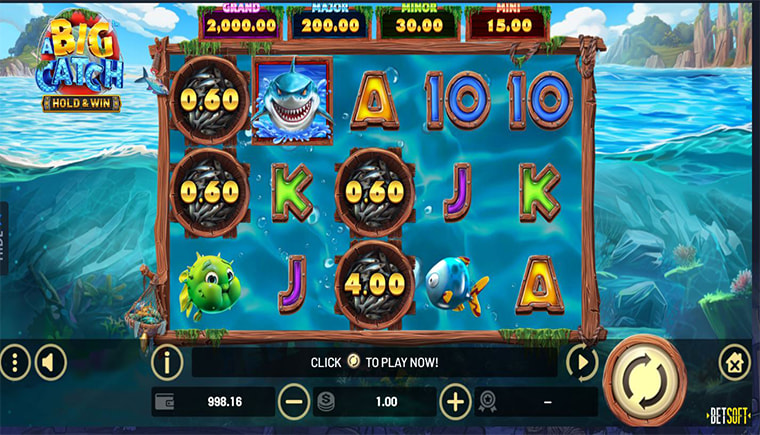Decrease the bet with the minus button

(294, 402)
